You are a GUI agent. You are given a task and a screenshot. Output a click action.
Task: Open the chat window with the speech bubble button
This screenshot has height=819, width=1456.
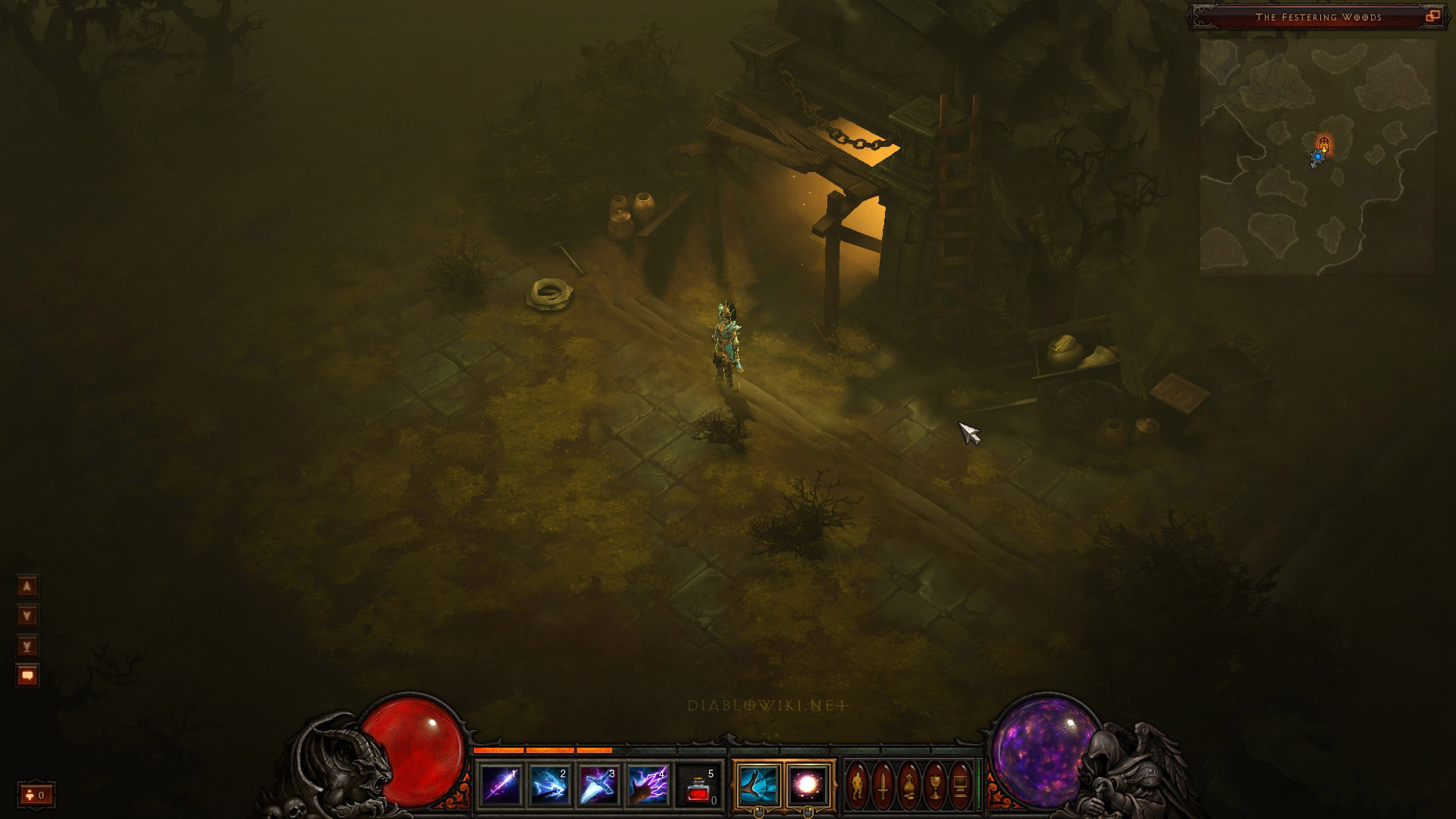coord(27,676)
